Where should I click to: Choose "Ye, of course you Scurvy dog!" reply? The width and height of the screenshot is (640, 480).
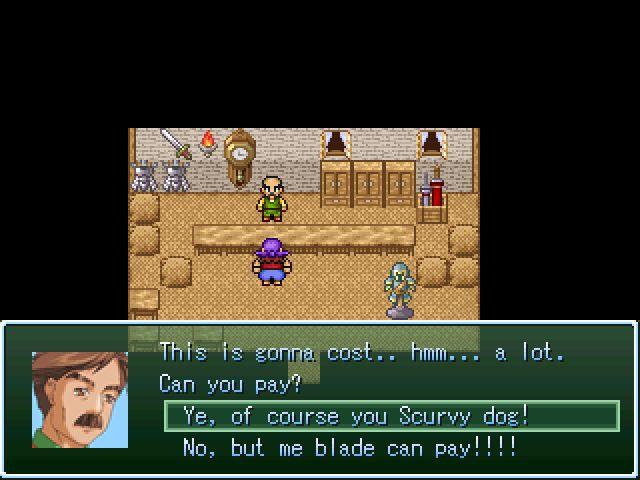pyautogui.click(x=355, y=416)
